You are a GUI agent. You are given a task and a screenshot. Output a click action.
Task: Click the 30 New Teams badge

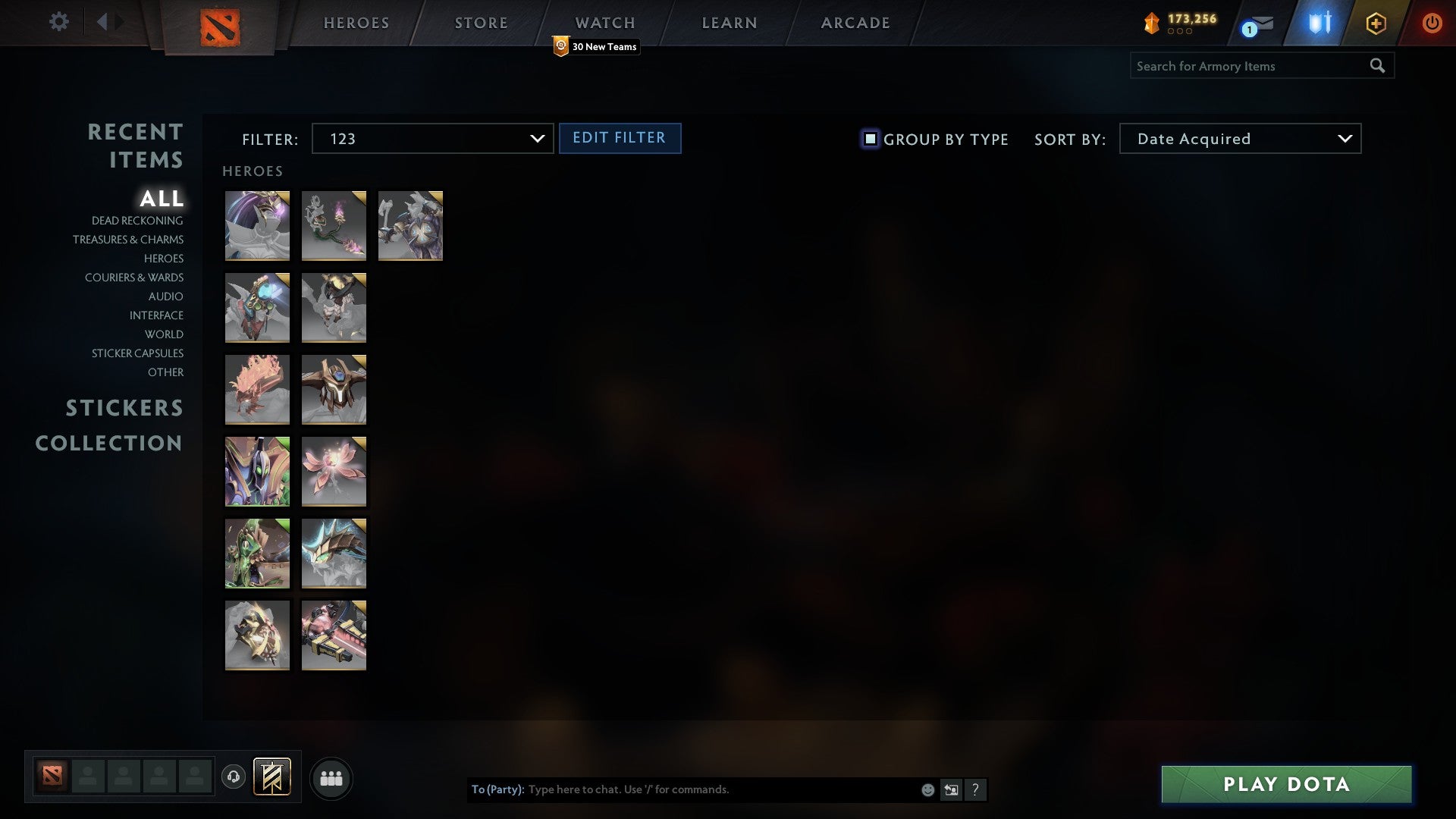coord(598,46)
